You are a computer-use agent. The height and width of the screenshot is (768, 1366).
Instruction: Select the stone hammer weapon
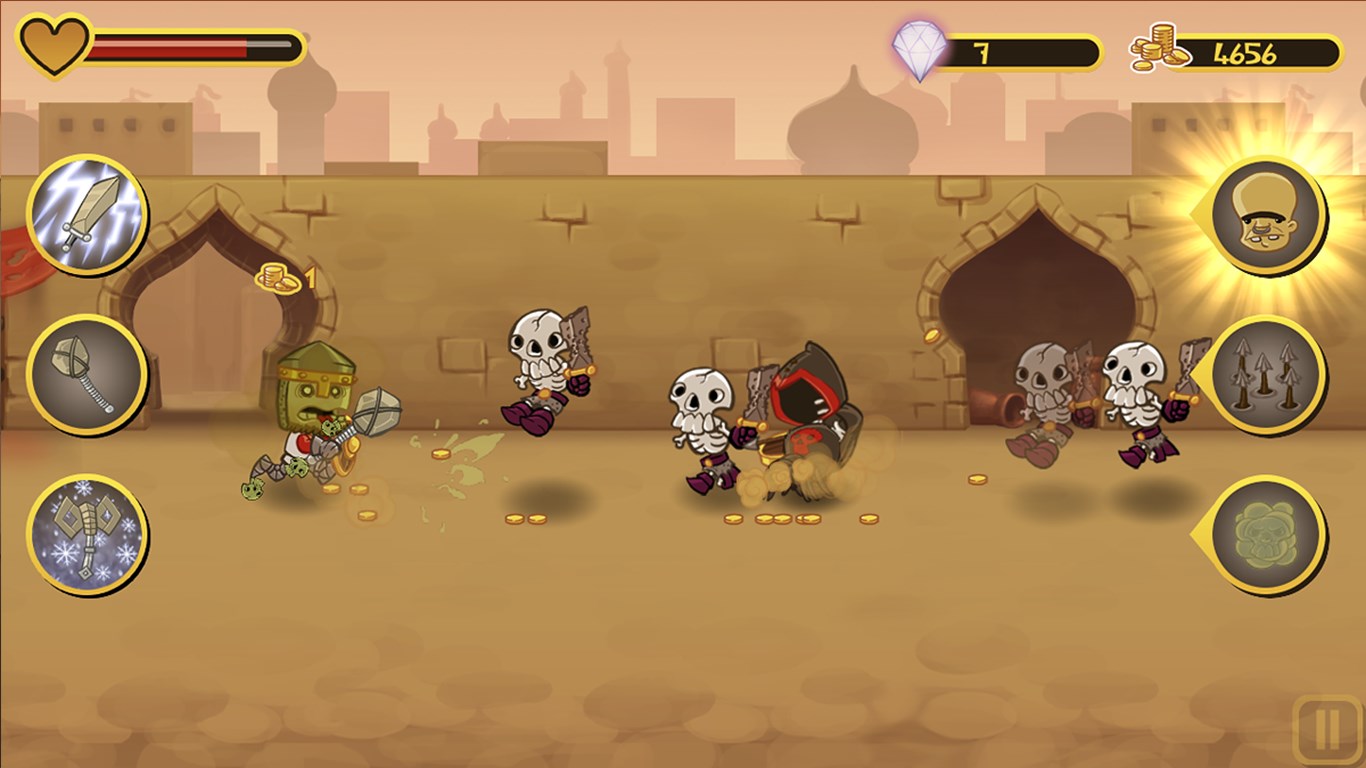coord(87,374)
